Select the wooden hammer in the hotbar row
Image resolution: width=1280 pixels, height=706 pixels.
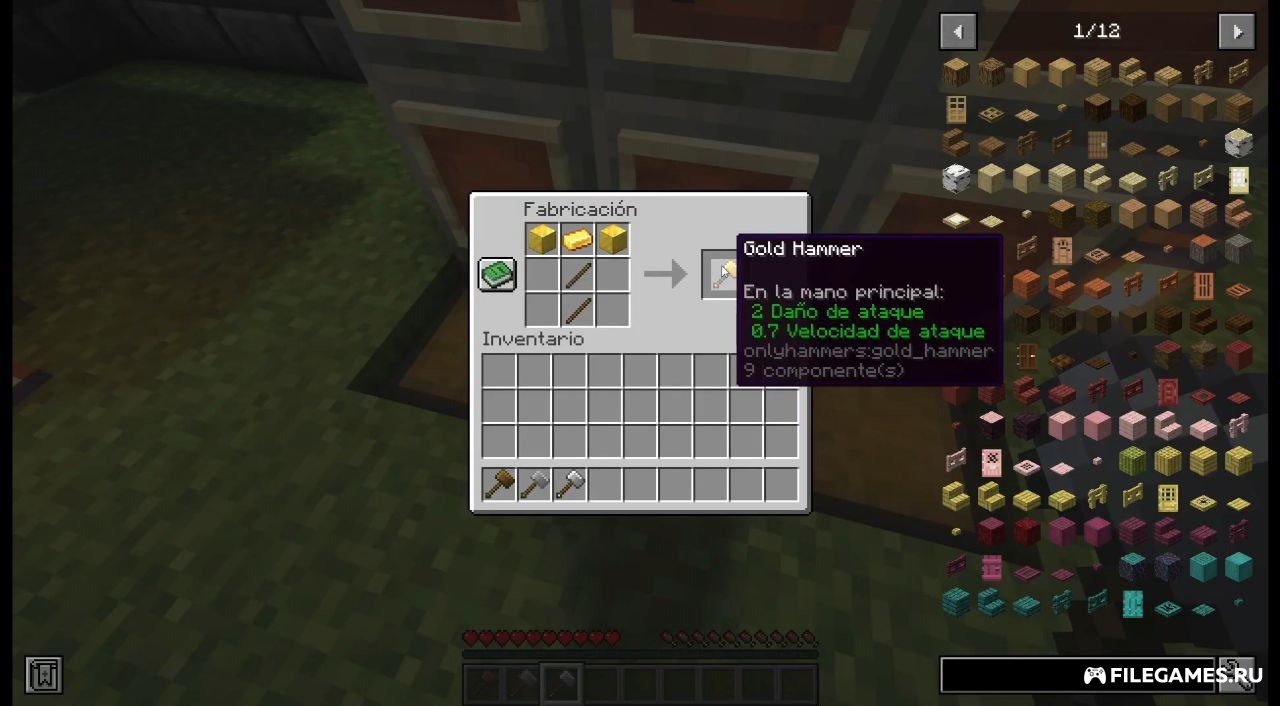coord(499,485)
